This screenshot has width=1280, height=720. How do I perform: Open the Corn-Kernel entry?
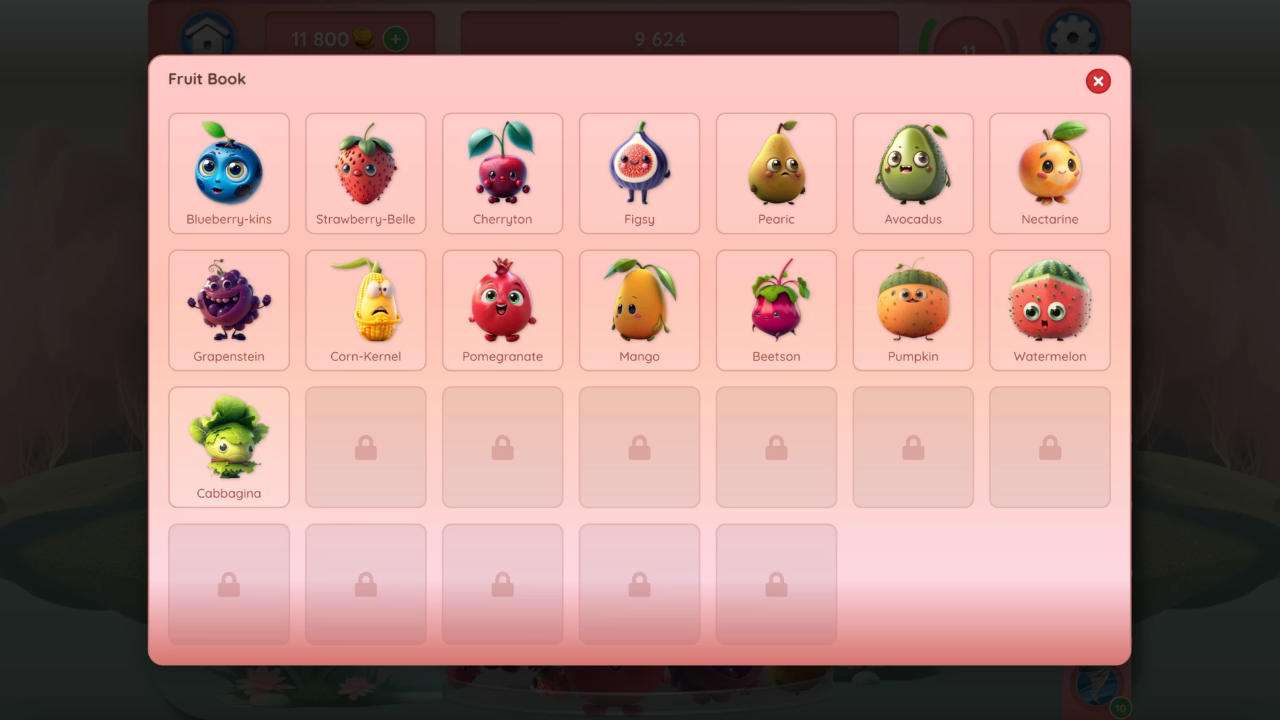click(x=366, y=310)
